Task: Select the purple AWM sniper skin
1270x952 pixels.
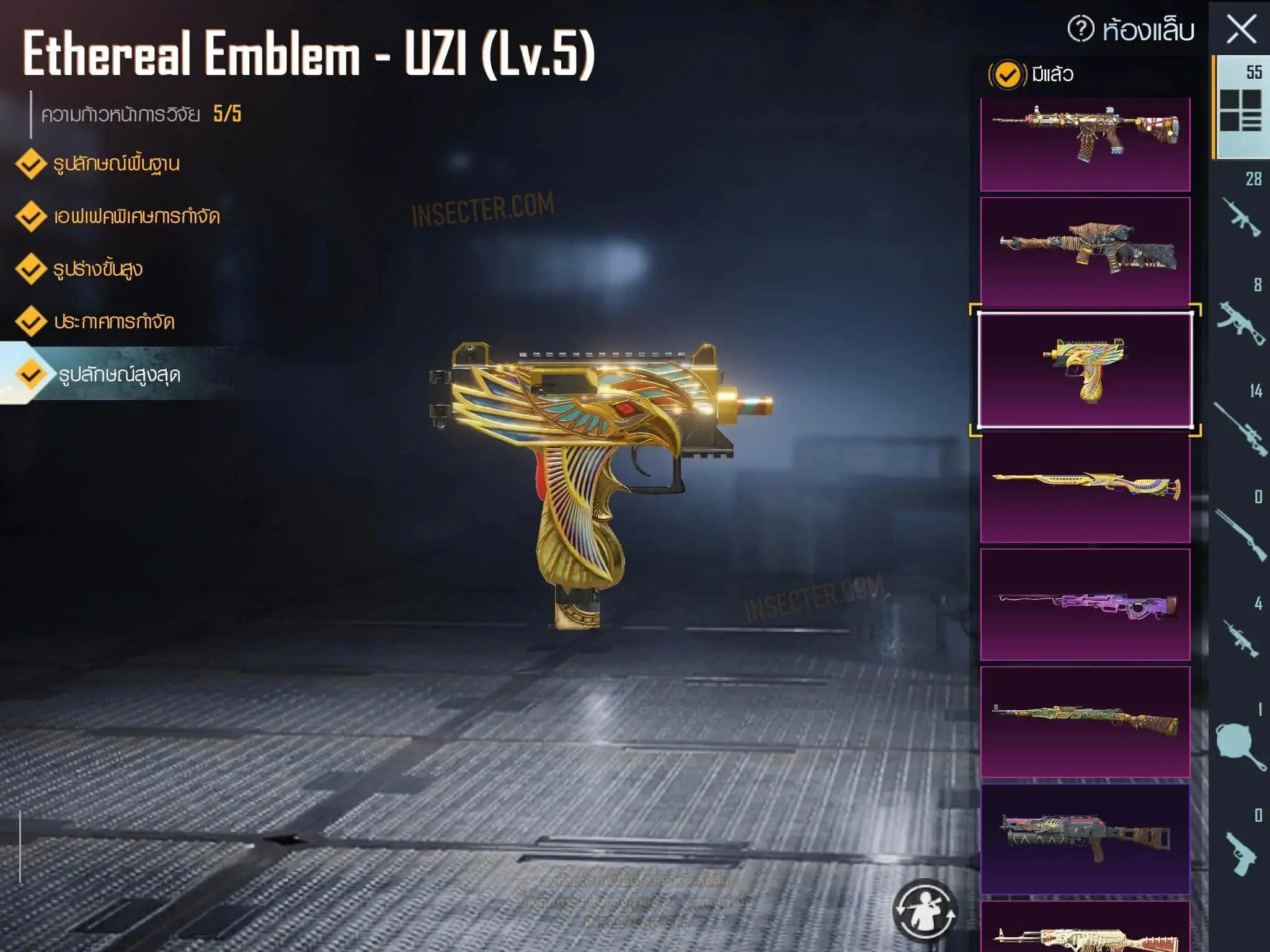Action: [x=1085, y=604]
